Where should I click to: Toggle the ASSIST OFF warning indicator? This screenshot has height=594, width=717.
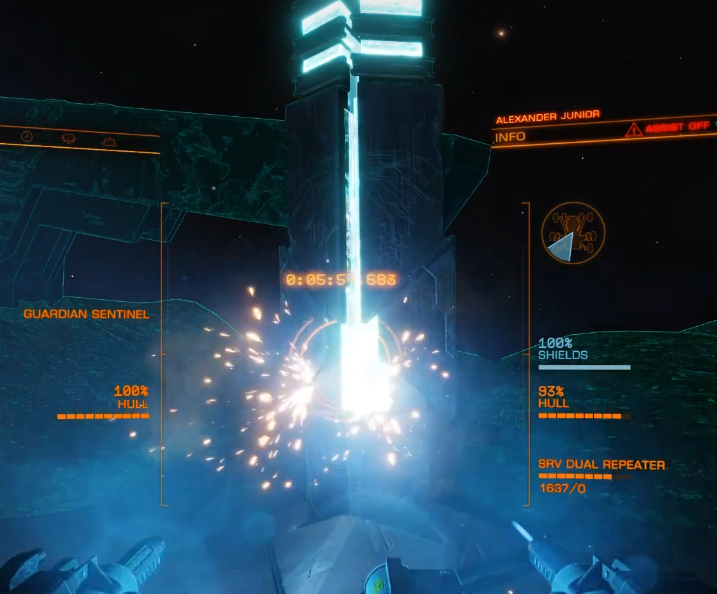click(x=670, y=128)
